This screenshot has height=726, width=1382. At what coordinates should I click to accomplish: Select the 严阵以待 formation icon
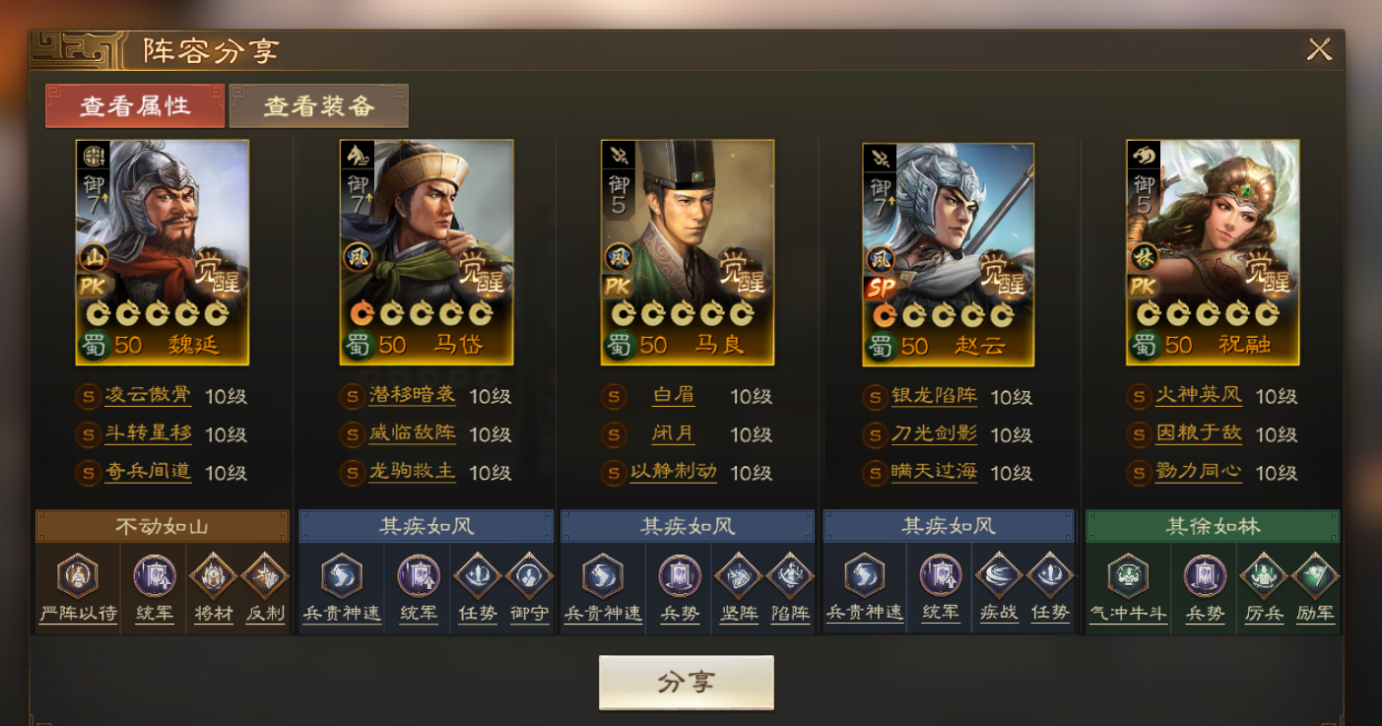[x=77, y=576]
